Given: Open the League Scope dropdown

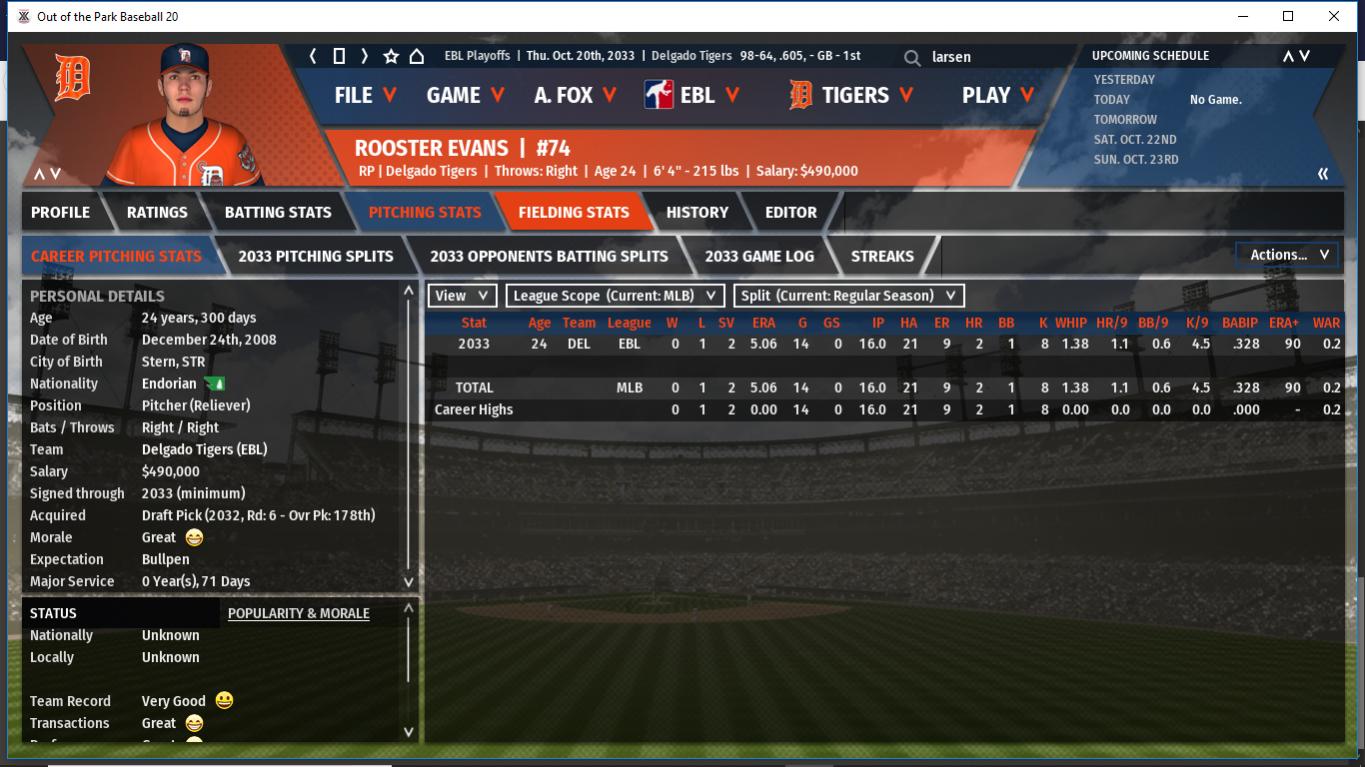Looking at the screenshot, I should click(615, 296).
